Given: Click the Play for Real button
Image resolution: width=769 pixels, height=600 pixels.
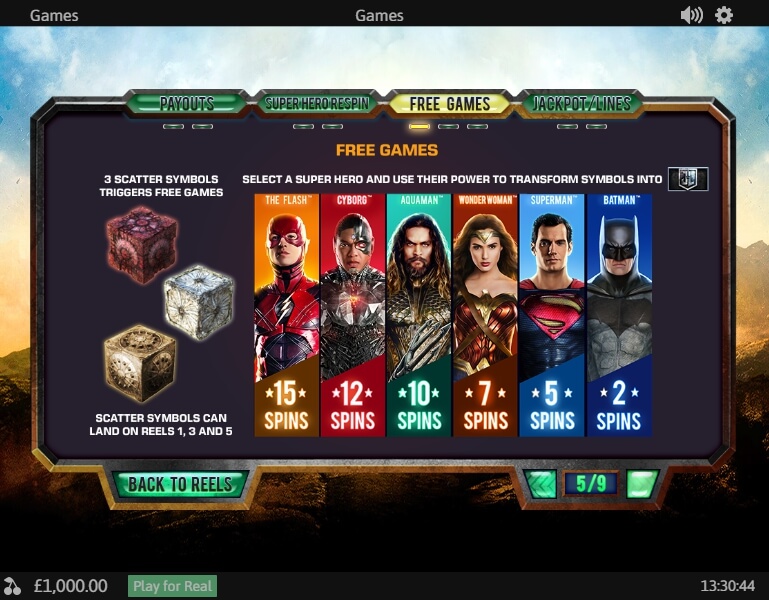Looking at the screenshot, I should (172, 586).
